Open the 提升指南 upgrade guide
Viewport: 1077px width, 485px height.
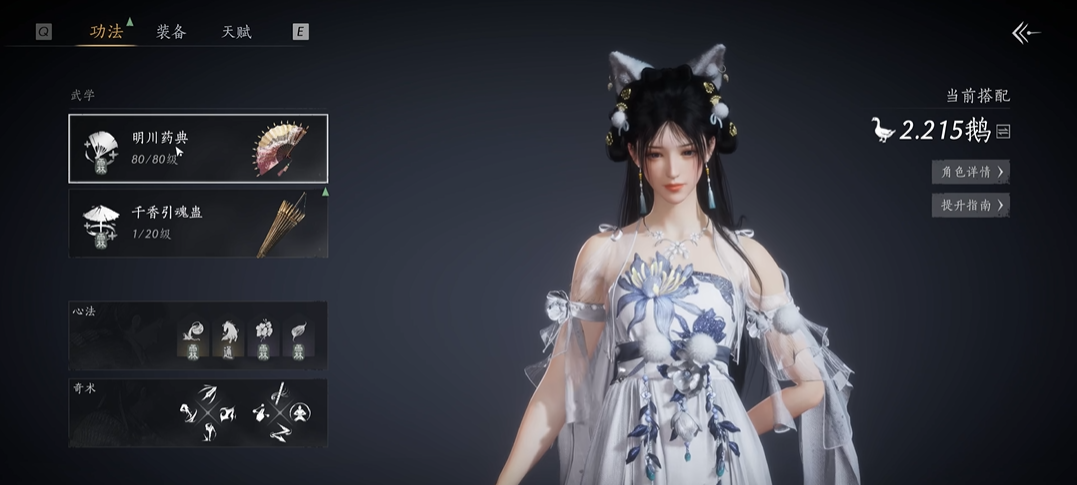point(970,205)
